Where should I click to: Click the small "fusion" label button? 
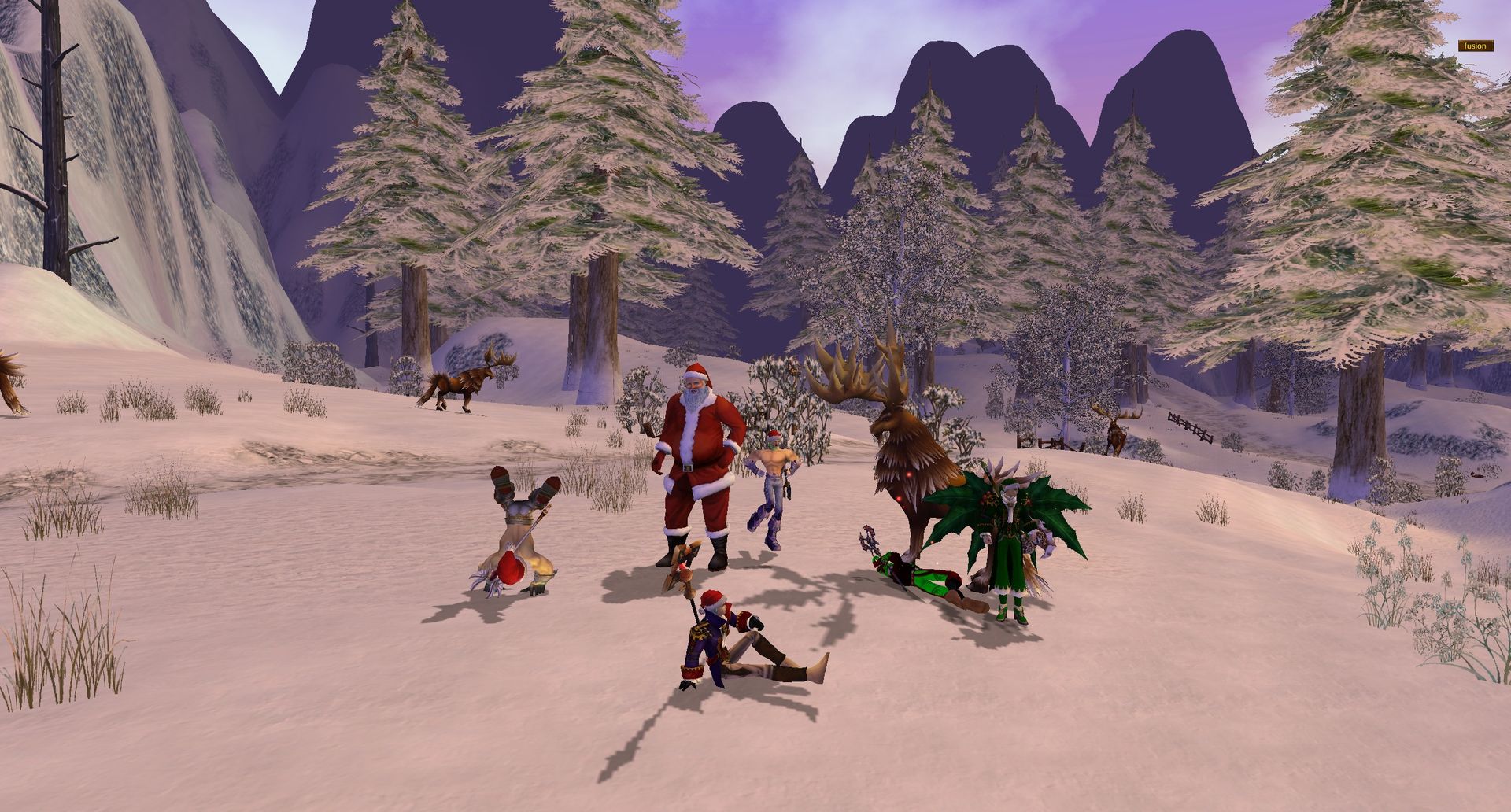[x=1475, y=46]
